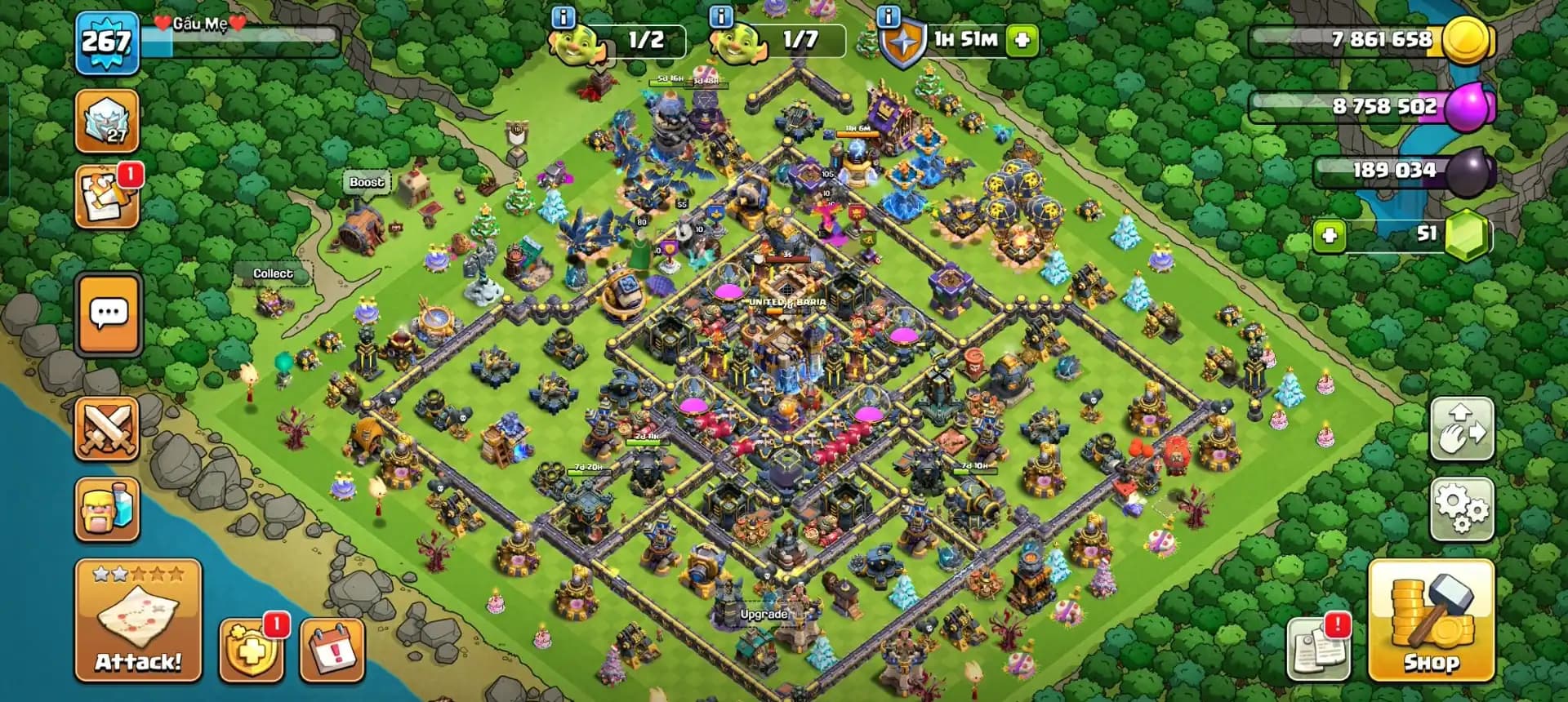Open the clan chat panel
This screenshot has width=1568, height=702.
(x=106, y=316)
